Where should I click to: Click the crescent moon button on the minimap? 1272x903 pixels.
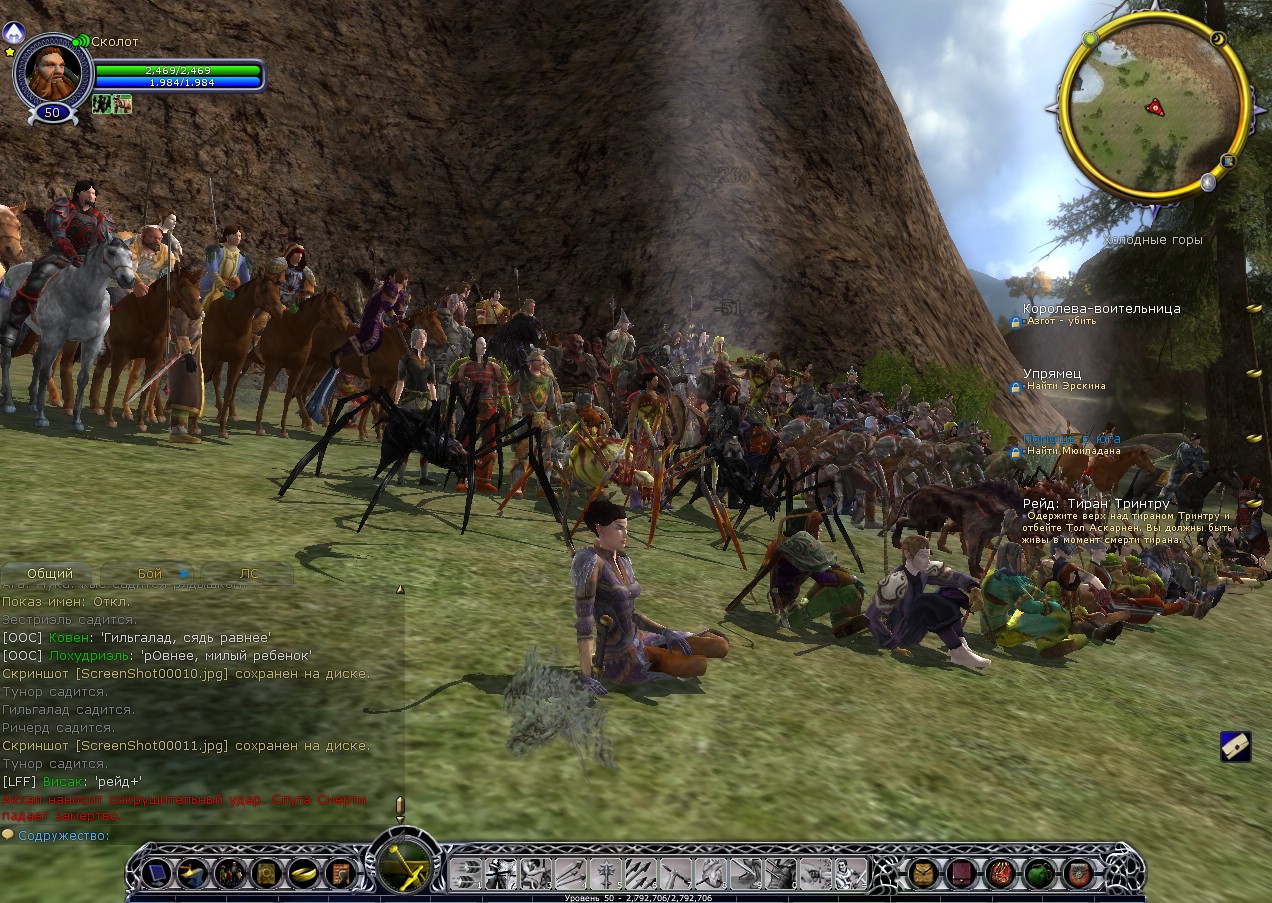tap(1218, 39)
